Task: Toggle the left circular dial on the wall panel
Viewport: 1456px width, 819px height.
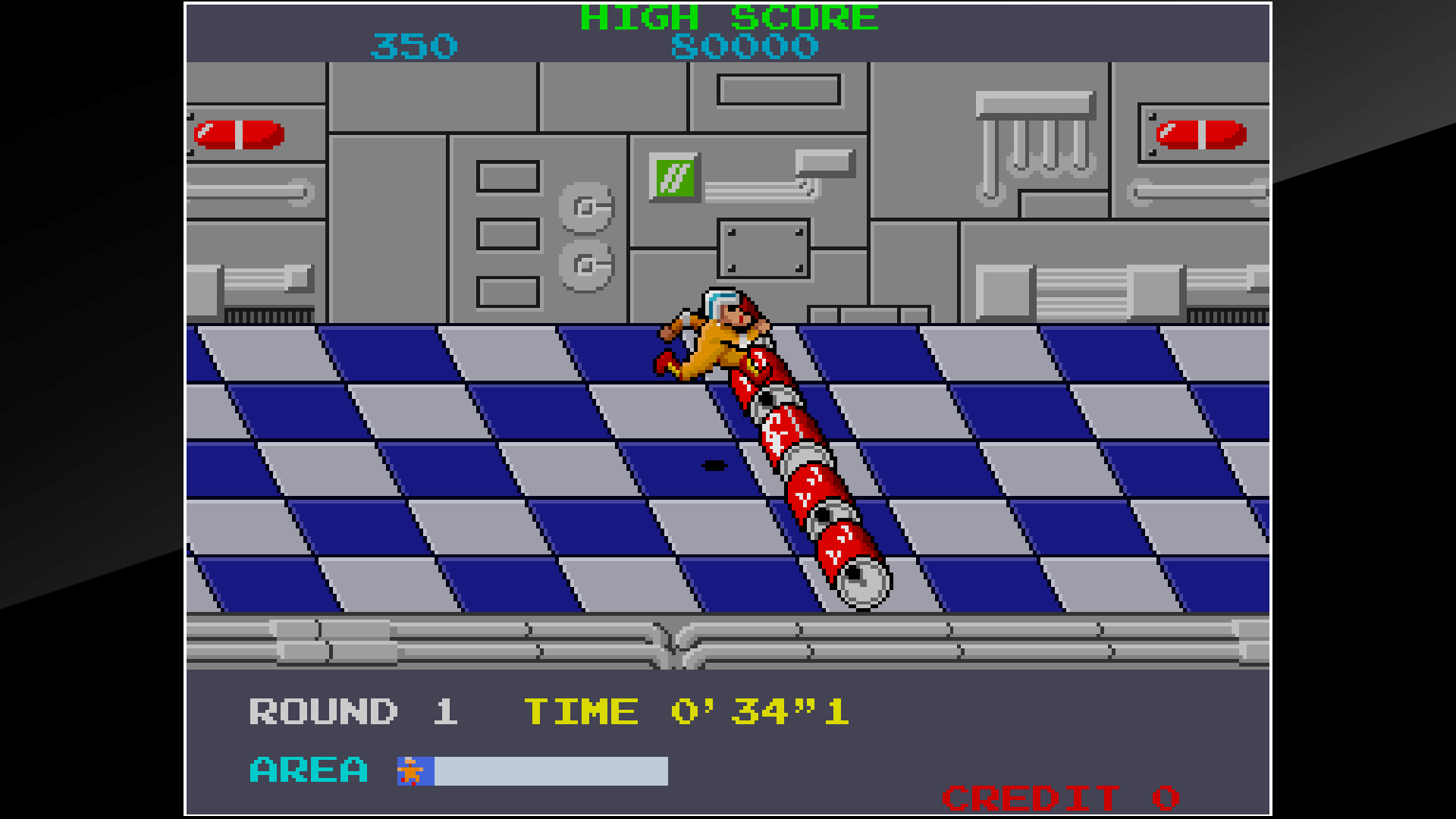Action: [x=586, y=205]
